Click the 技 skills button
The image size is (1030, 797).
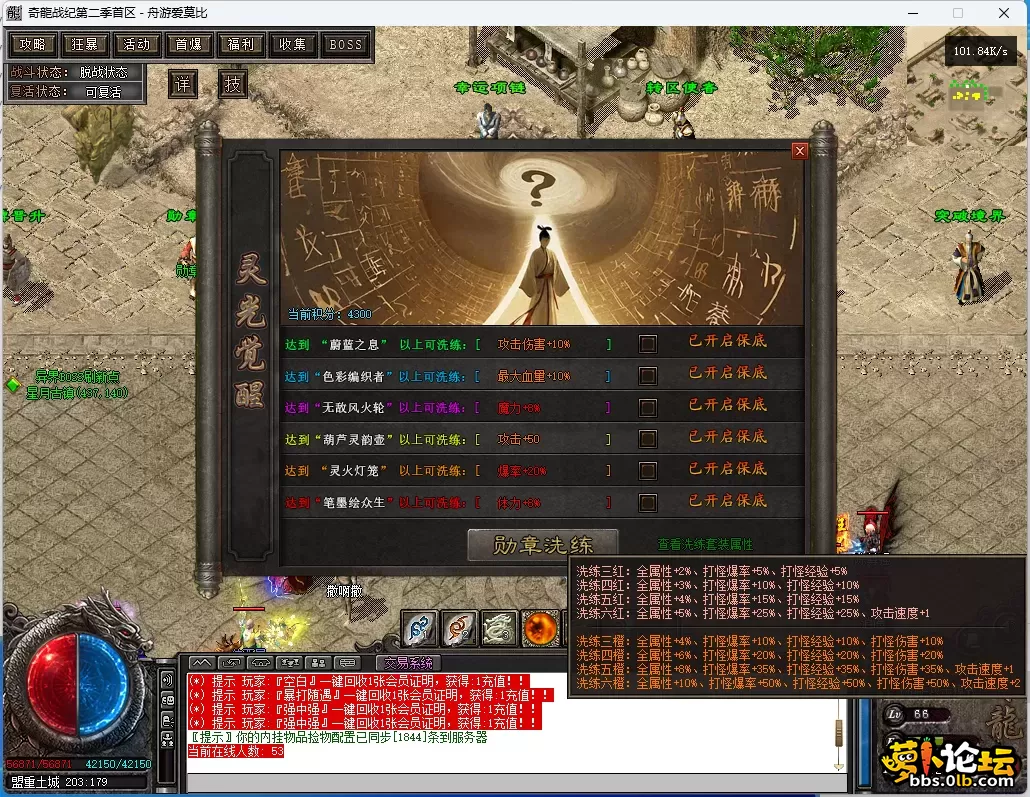click(232, 84)
